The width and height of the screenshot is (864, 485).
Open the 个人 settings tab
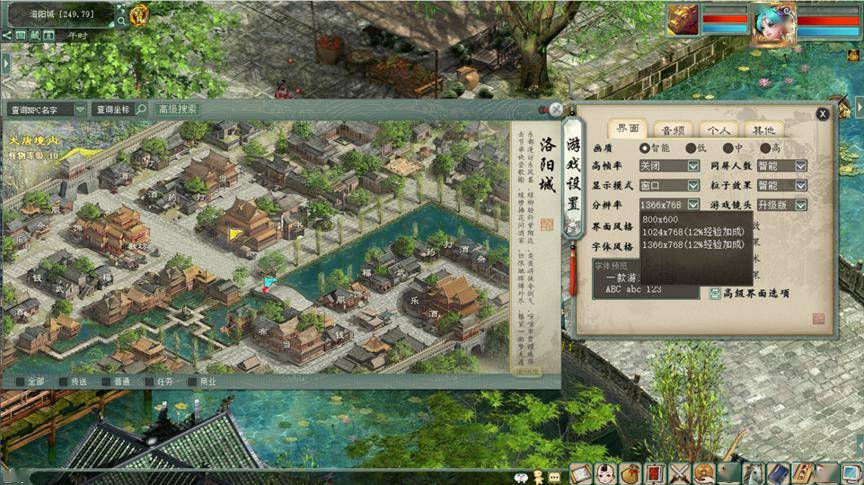pos(716,129)
